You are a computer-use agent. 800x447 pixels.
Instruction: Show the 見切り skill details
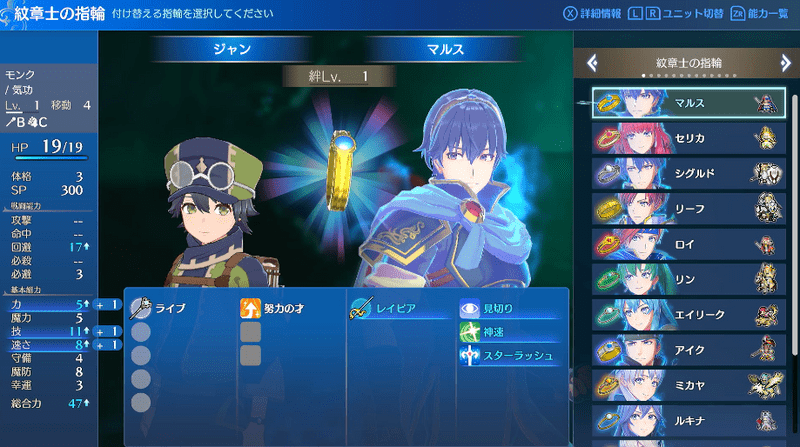[x=500, y=310]
